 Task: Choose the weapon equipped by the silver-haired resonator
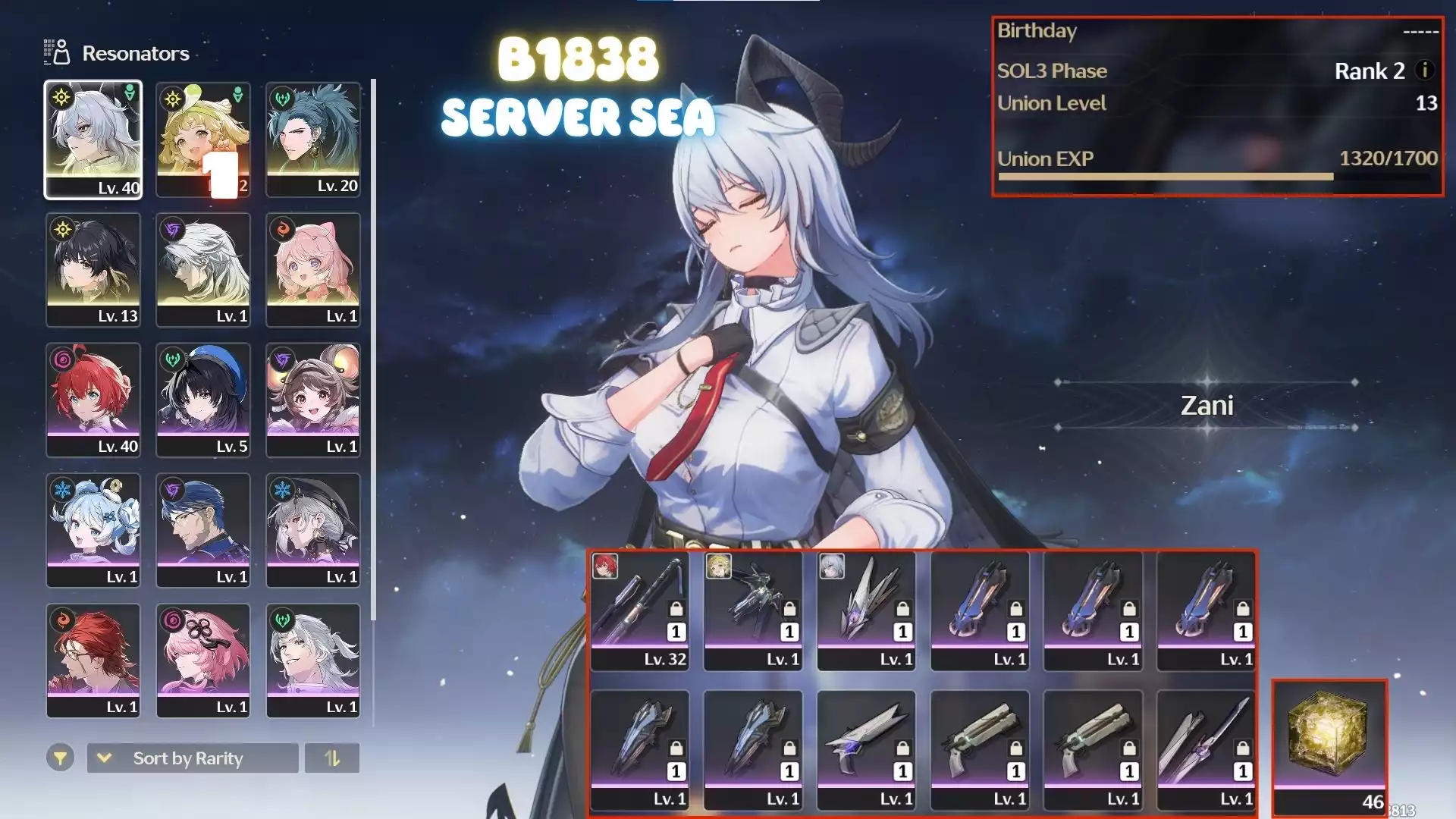click(x=866, y=611)
